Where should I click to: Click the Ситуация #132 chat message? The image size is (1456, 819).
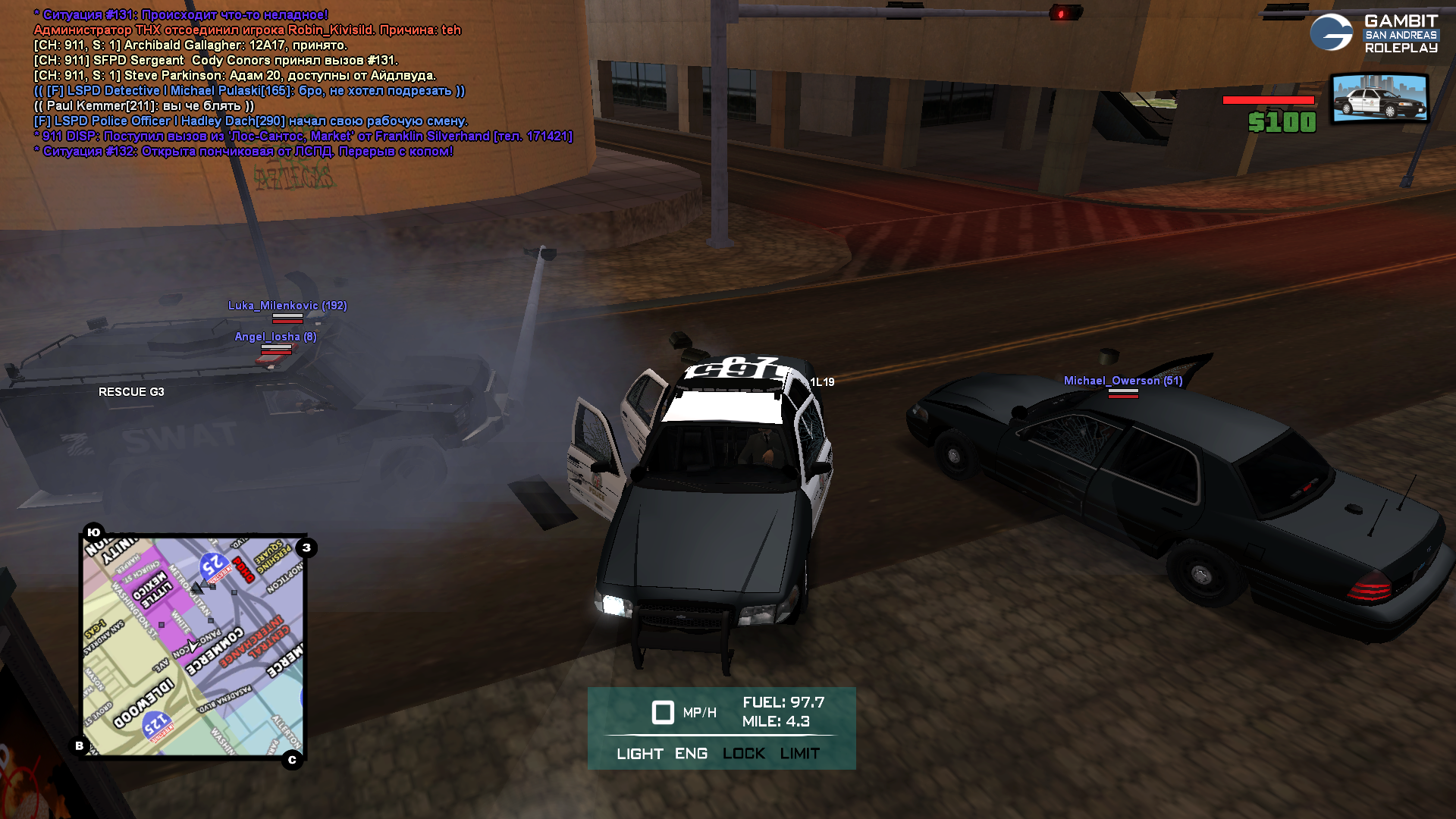tap(243, 152)
